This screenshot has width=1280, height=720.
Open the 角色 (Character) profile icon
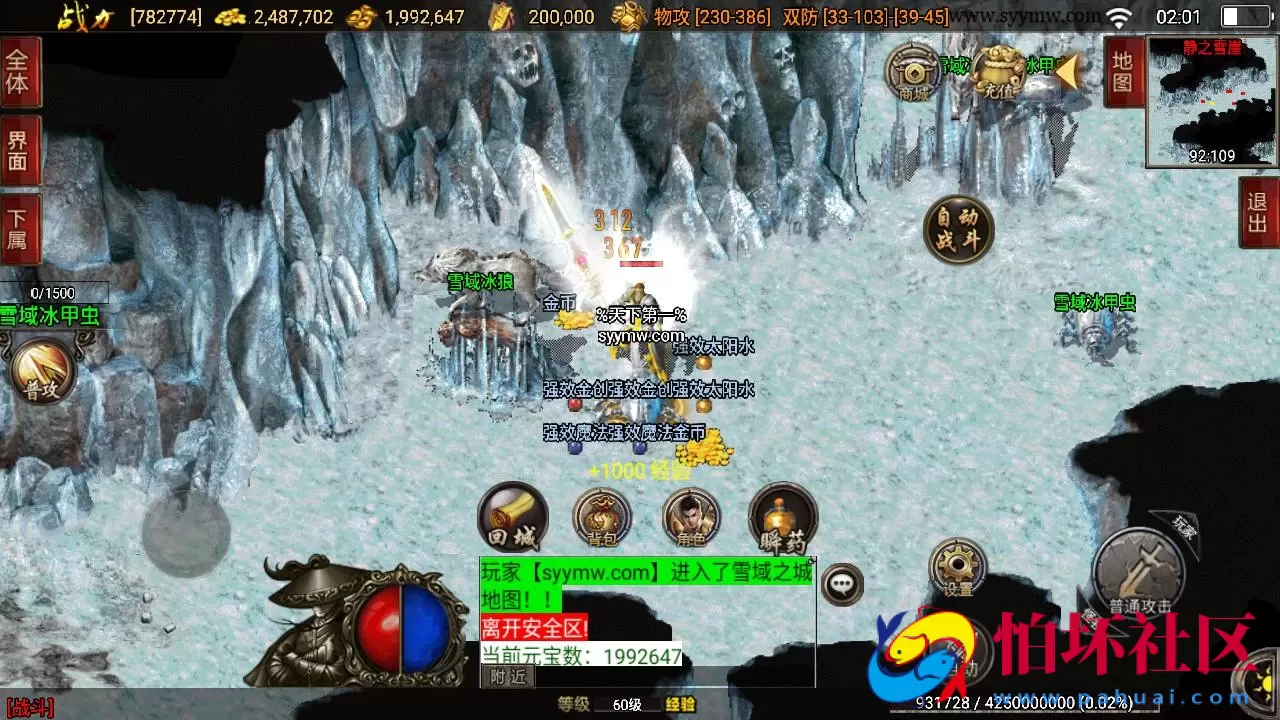point(690,519)
